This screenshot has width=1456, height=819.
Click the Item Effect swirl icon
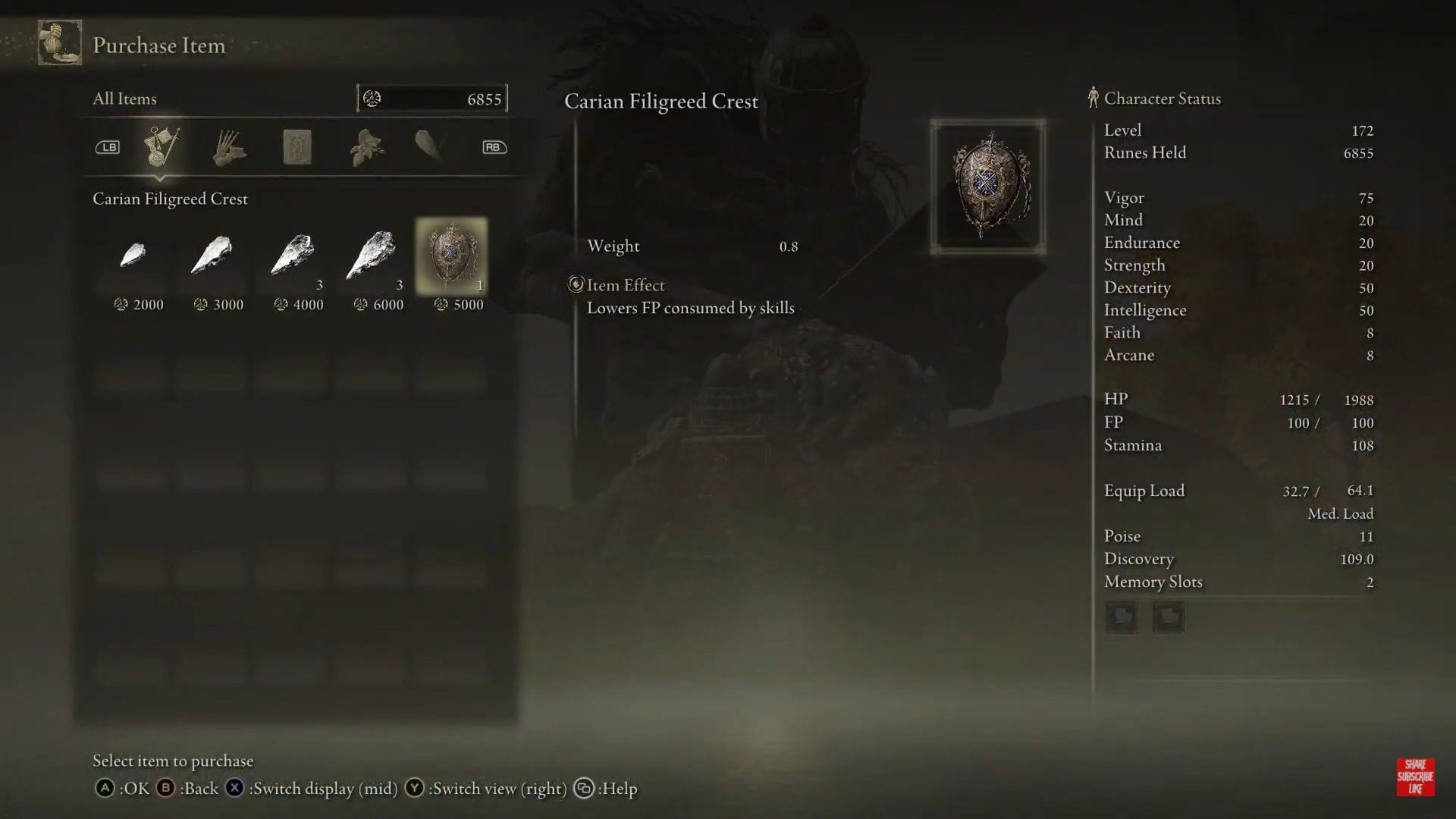point(576,284)
